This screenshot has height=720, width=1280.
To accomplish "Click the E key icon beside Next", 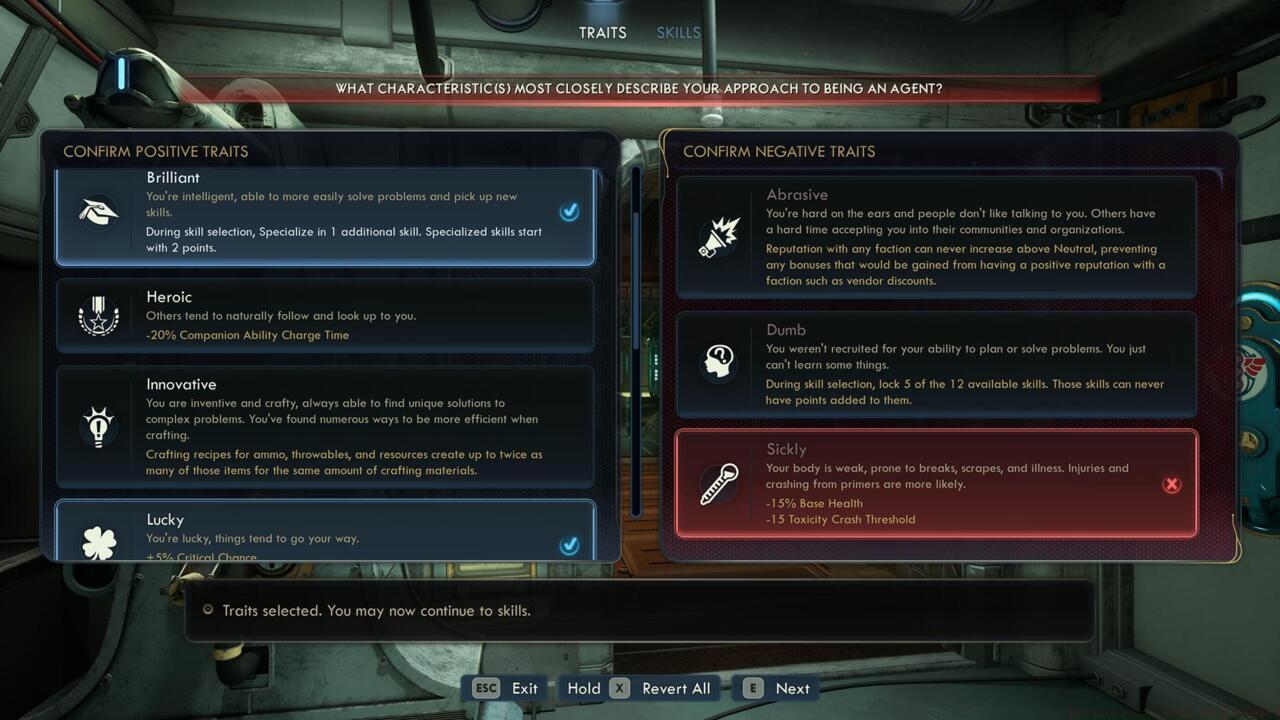I will [752, 688].
